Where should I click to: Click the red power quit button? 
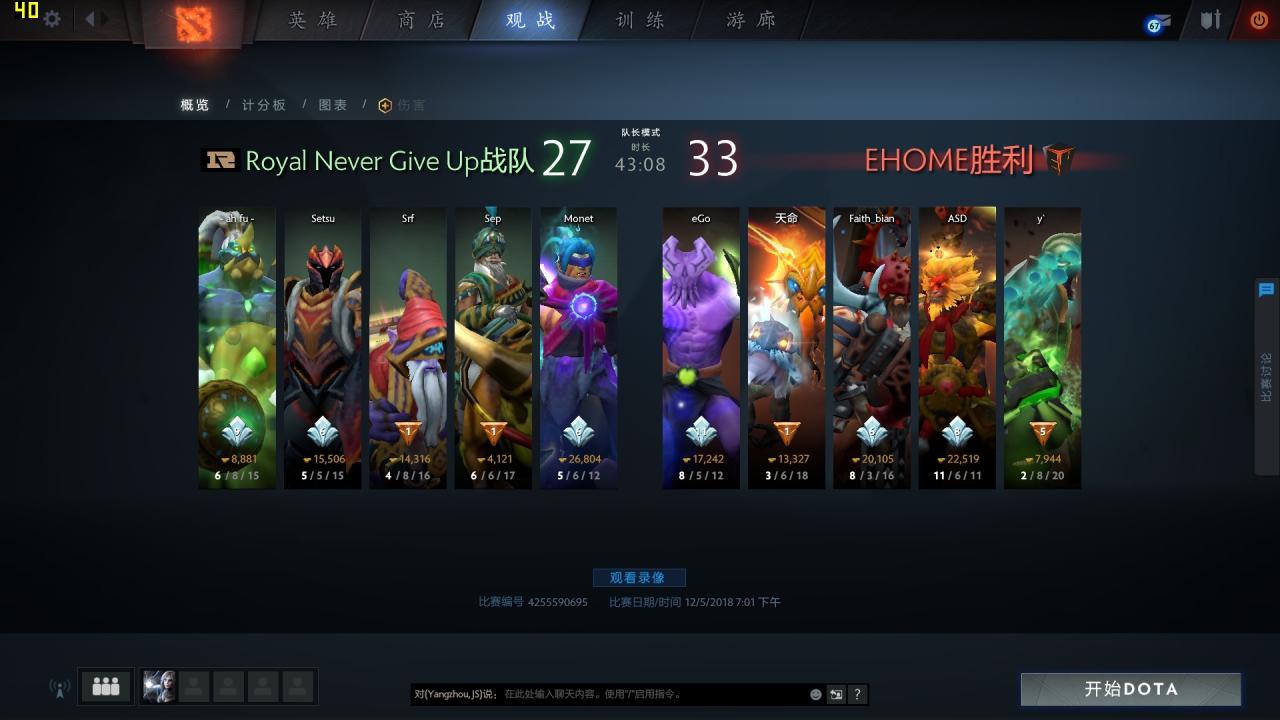click(1258, 19)
